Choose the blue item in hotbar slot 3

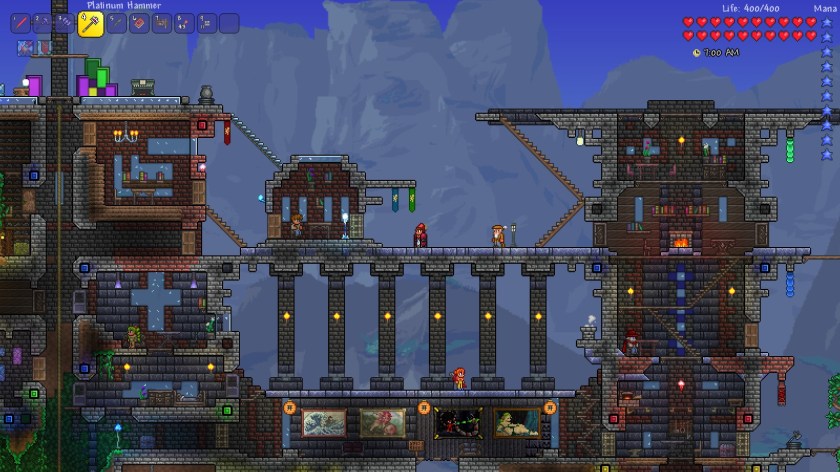66,23
